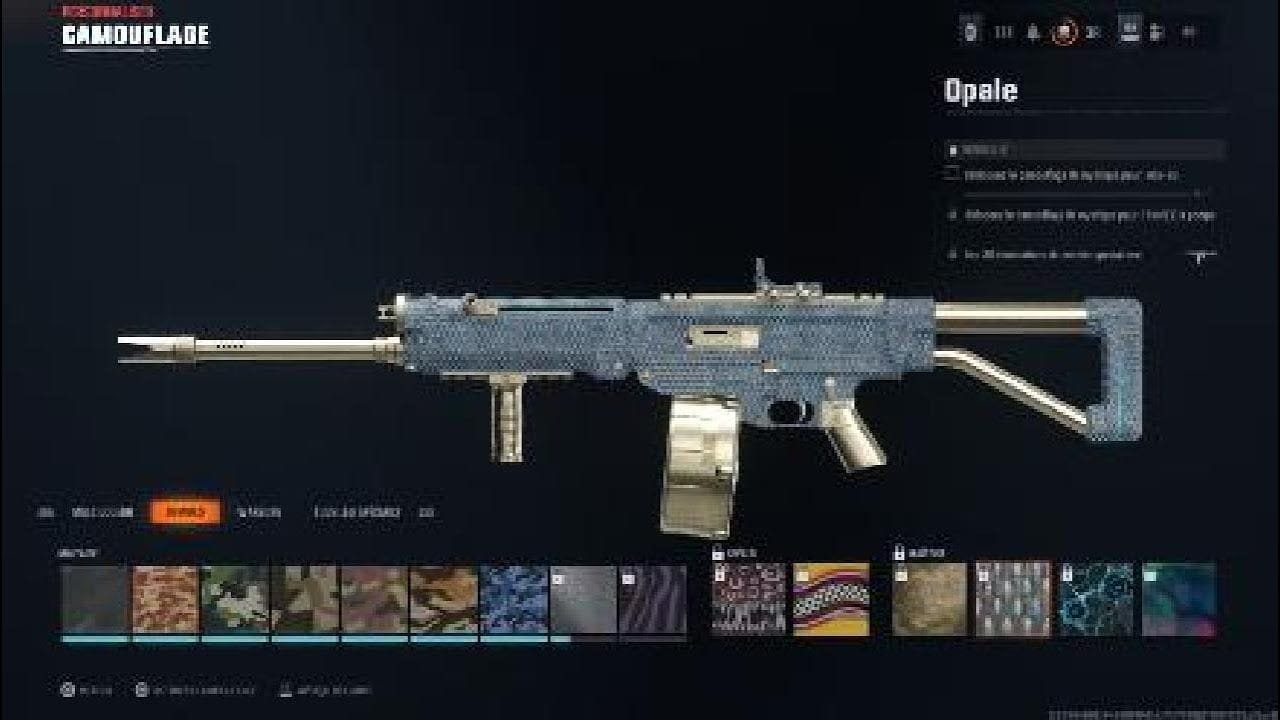
Task: Choose the locked plain gray camo swatch
Action: (x=583, y=599)
